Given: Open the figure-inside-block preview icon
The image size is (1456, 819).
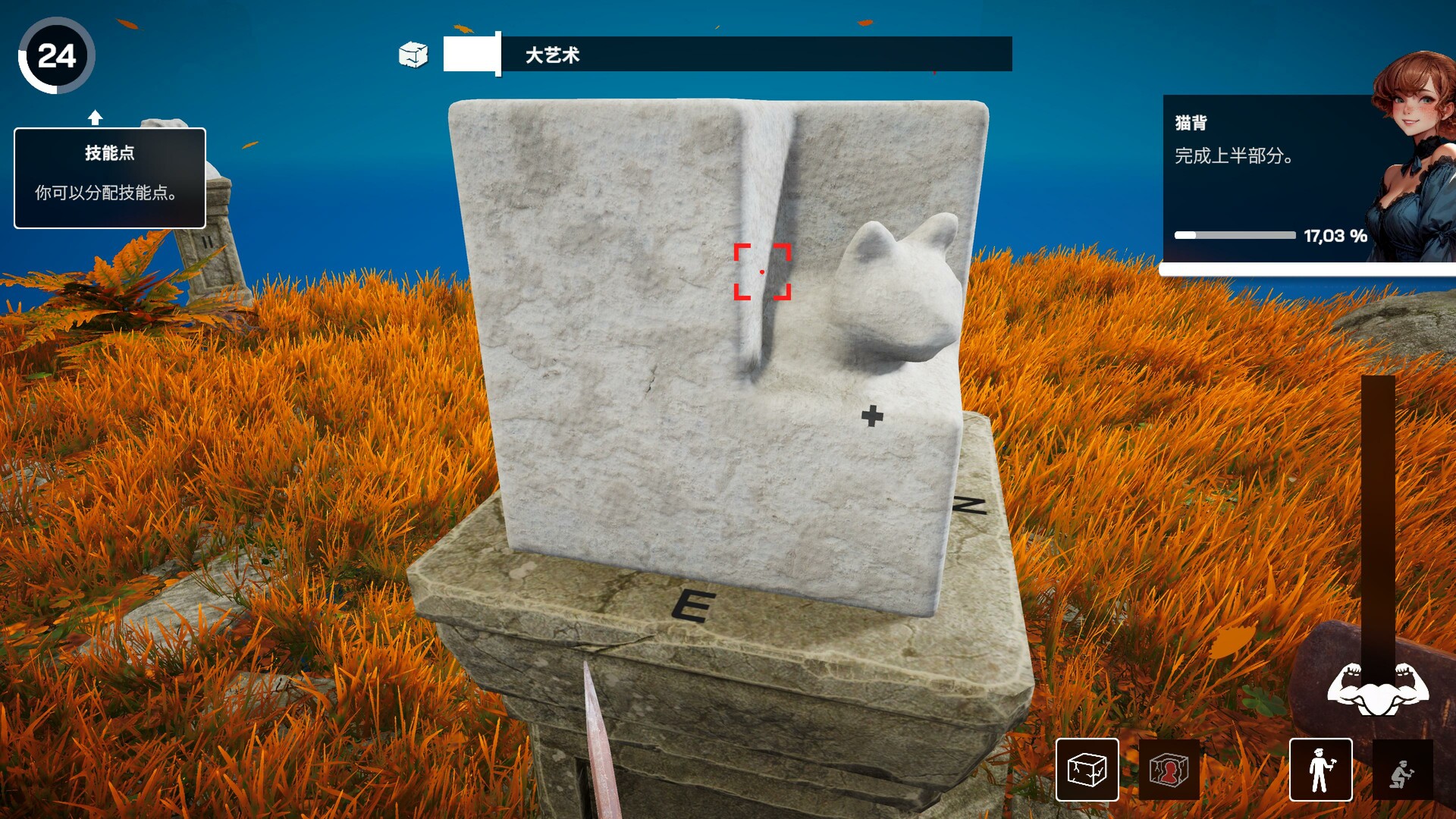Looking at the screenshot, I should pyautogui.click(x=1169, y=770).
